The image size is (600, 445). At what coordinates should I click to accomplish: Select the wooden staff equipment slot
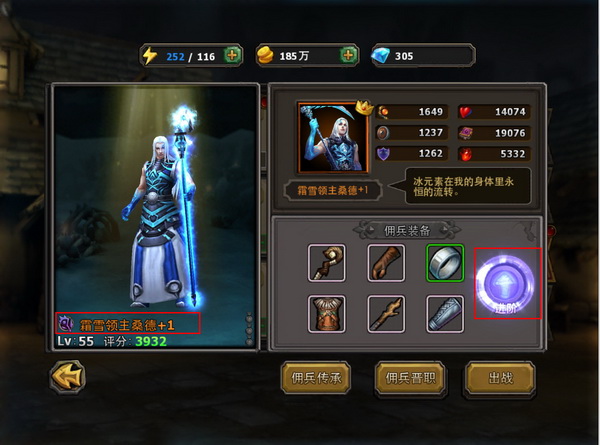[327, 262]
